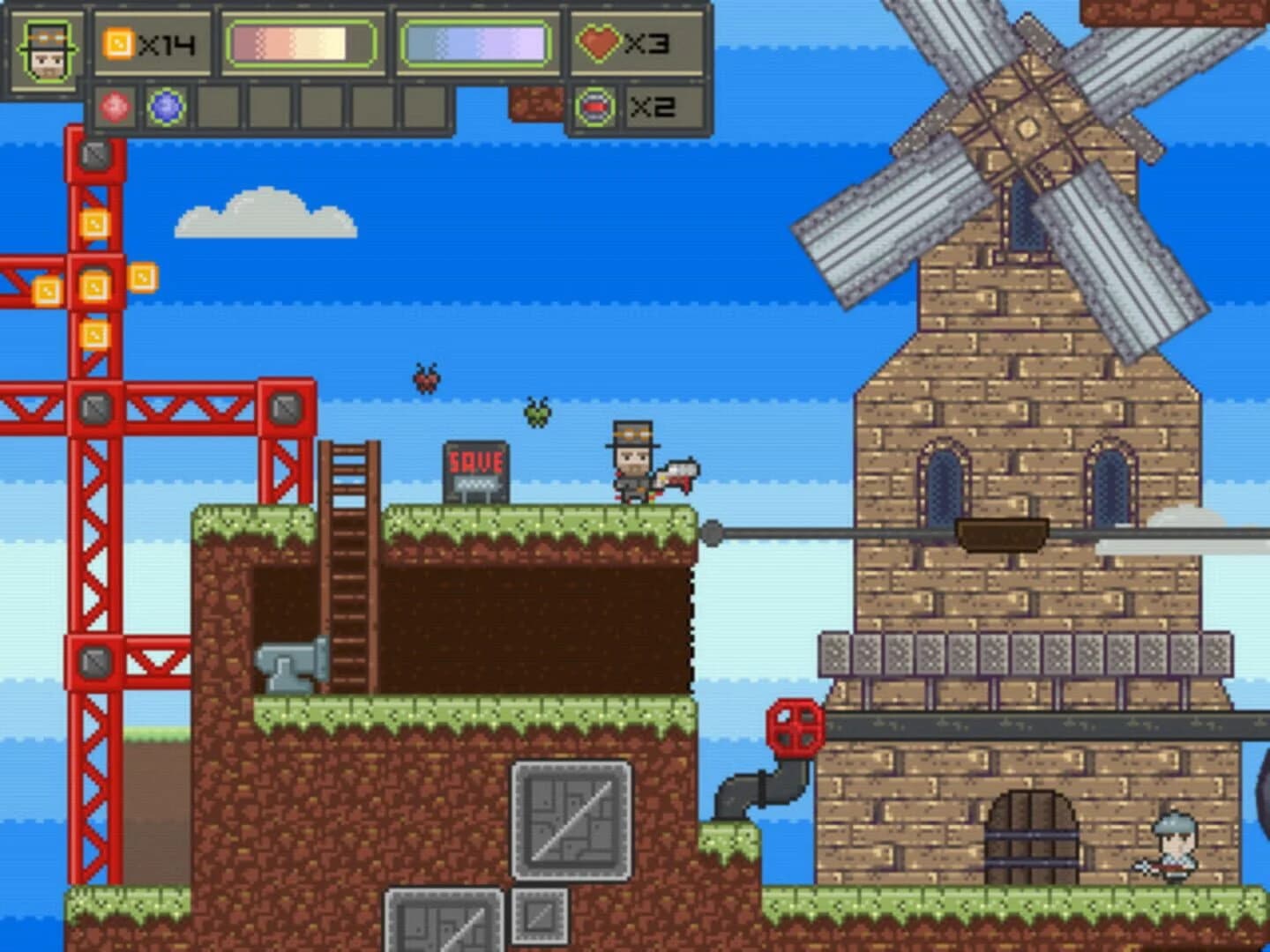Activate the gray cannon on the ledge
Screen dimensions: 1270x952
pyautogui.click(x=291, y=666)
